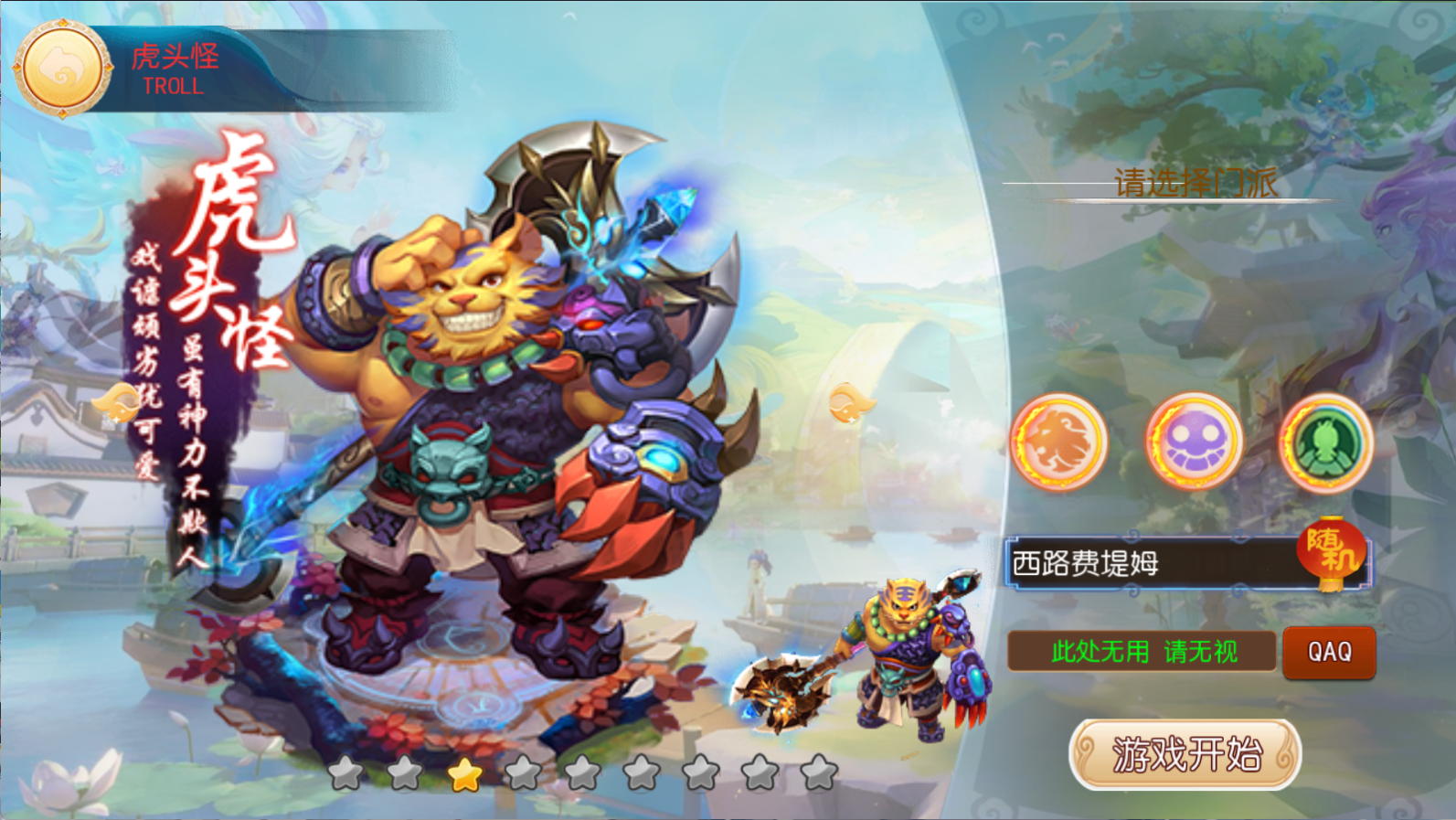The image size is (1456, 820).
Task: Select the character name input field
Action: (1152, 563)
